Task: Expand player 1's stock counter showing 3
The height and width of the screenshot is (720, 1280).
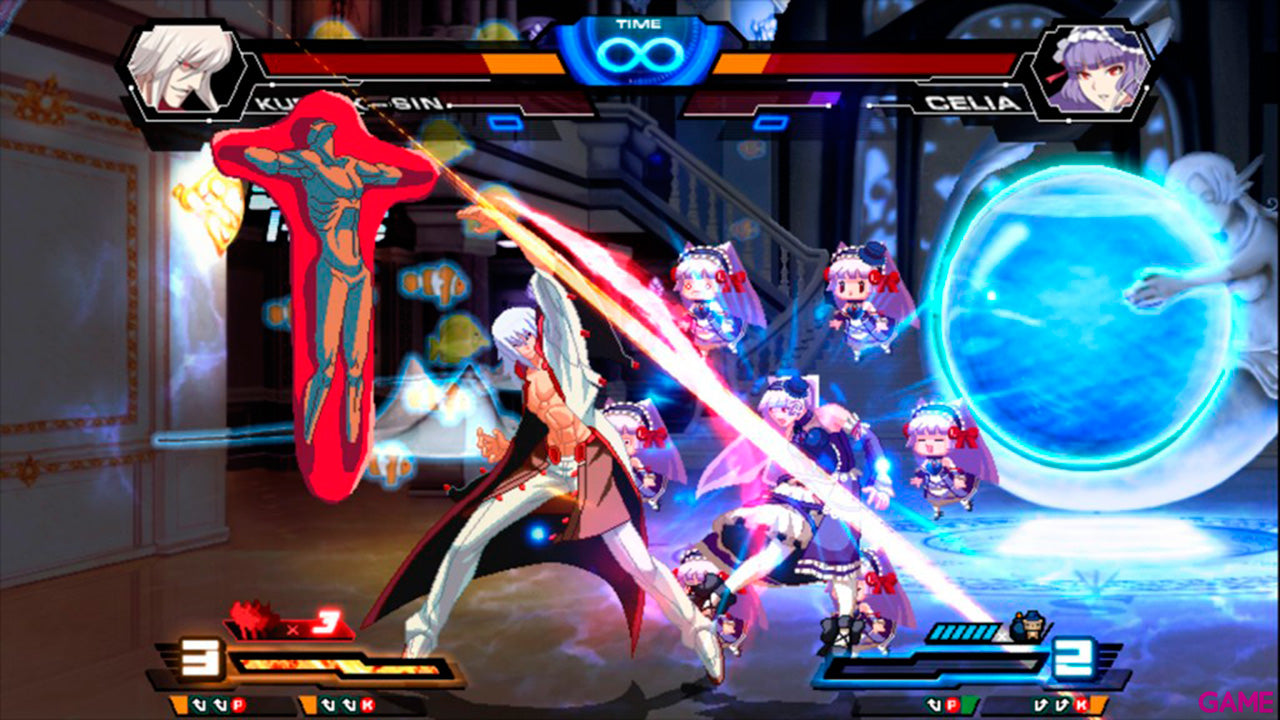Action: (x=199, y=656)
